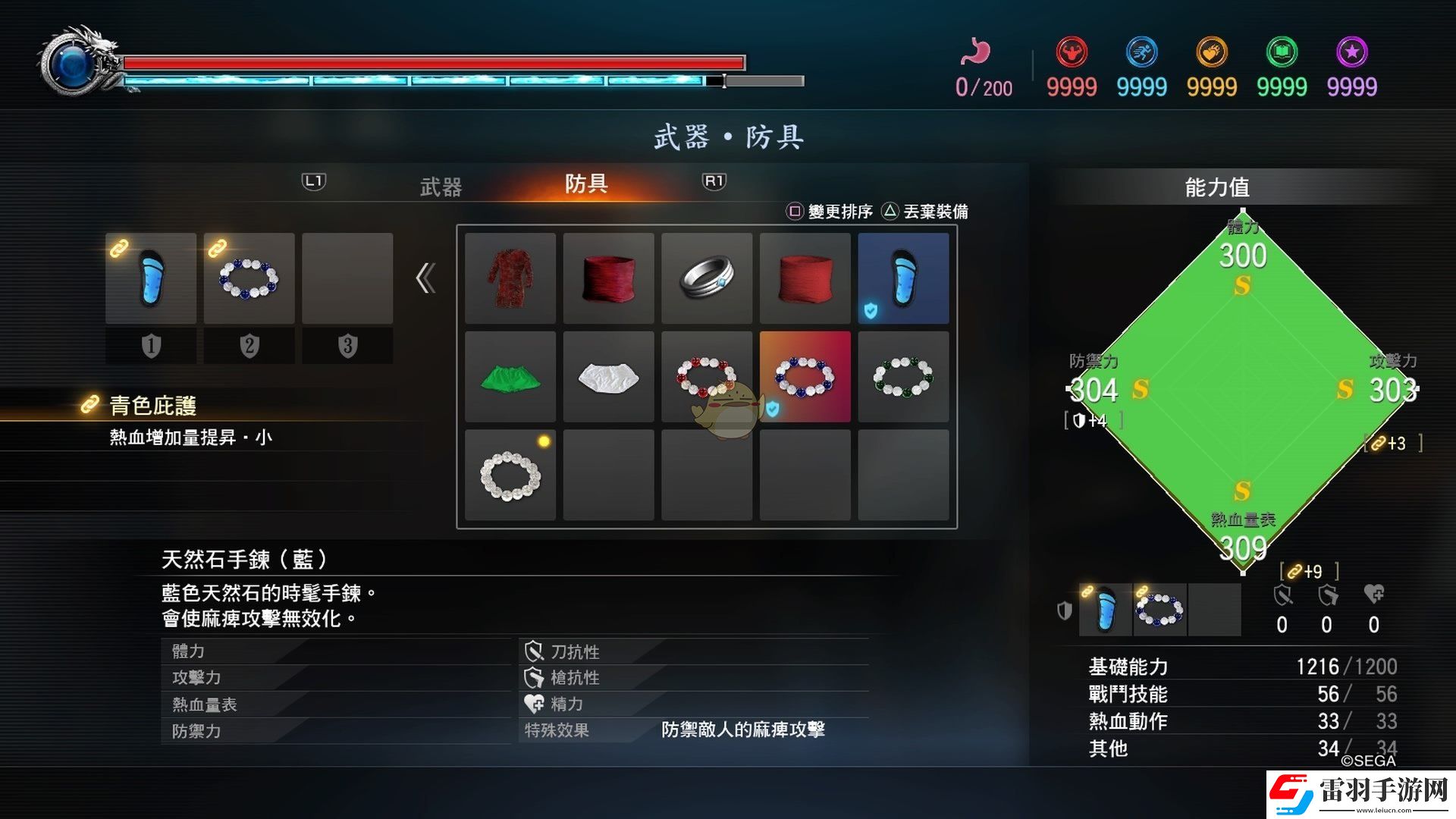Viewport: 1456px width, 819px height.
Task: Select the green skirt armor item
Action: click(510, 377)
